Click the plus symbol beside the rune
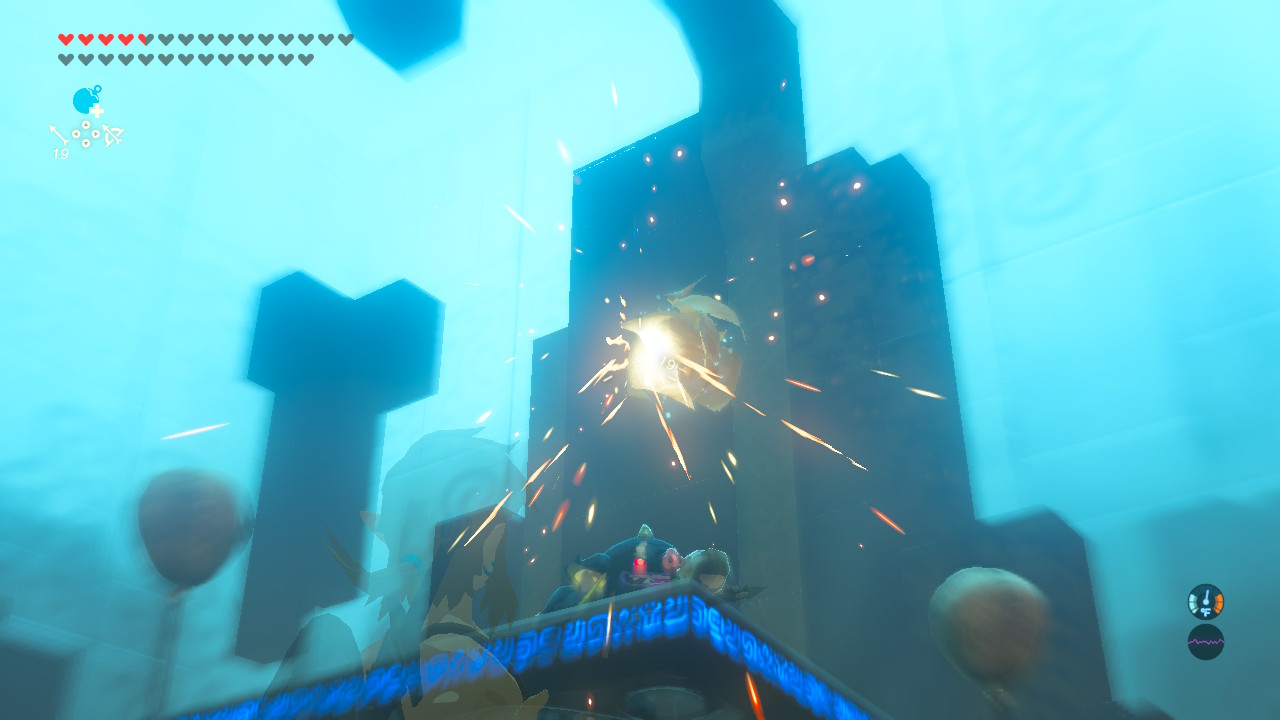Viewport: 1280px width, 720px height. [97, 111]
